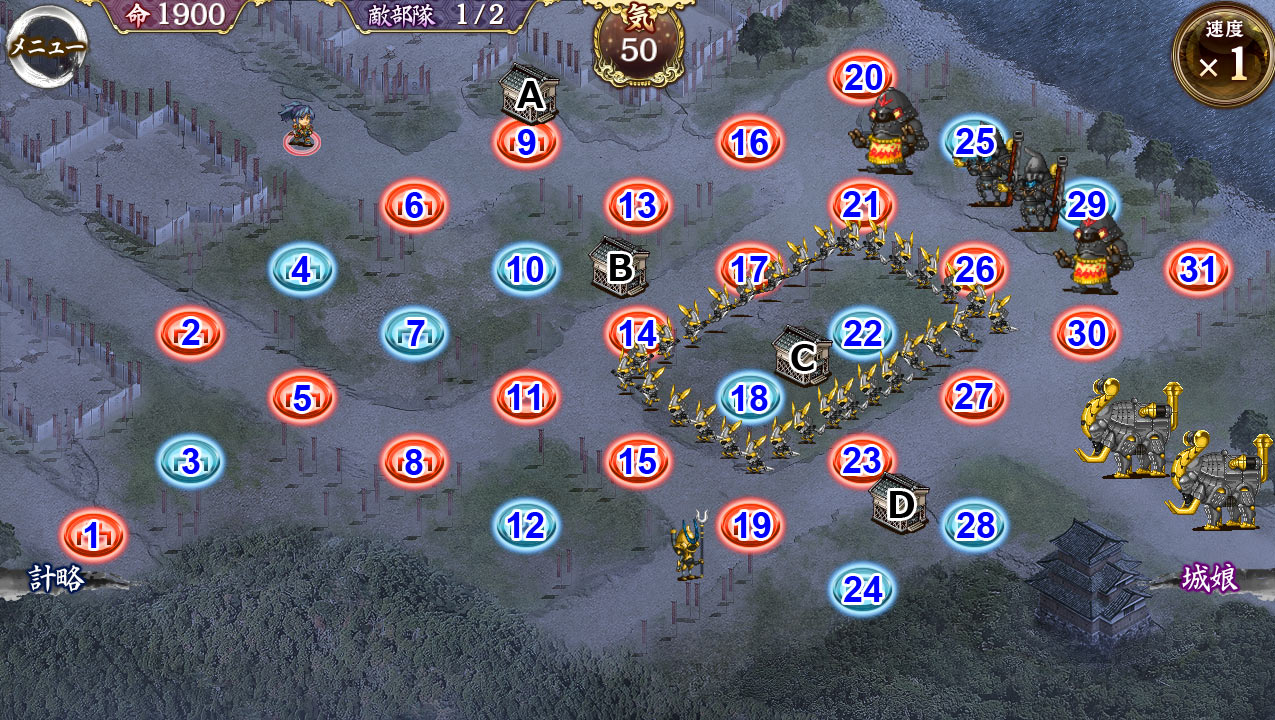Choose blue placement node 4
Viewport: 1275px width, 720px height.
coord(301,269)
